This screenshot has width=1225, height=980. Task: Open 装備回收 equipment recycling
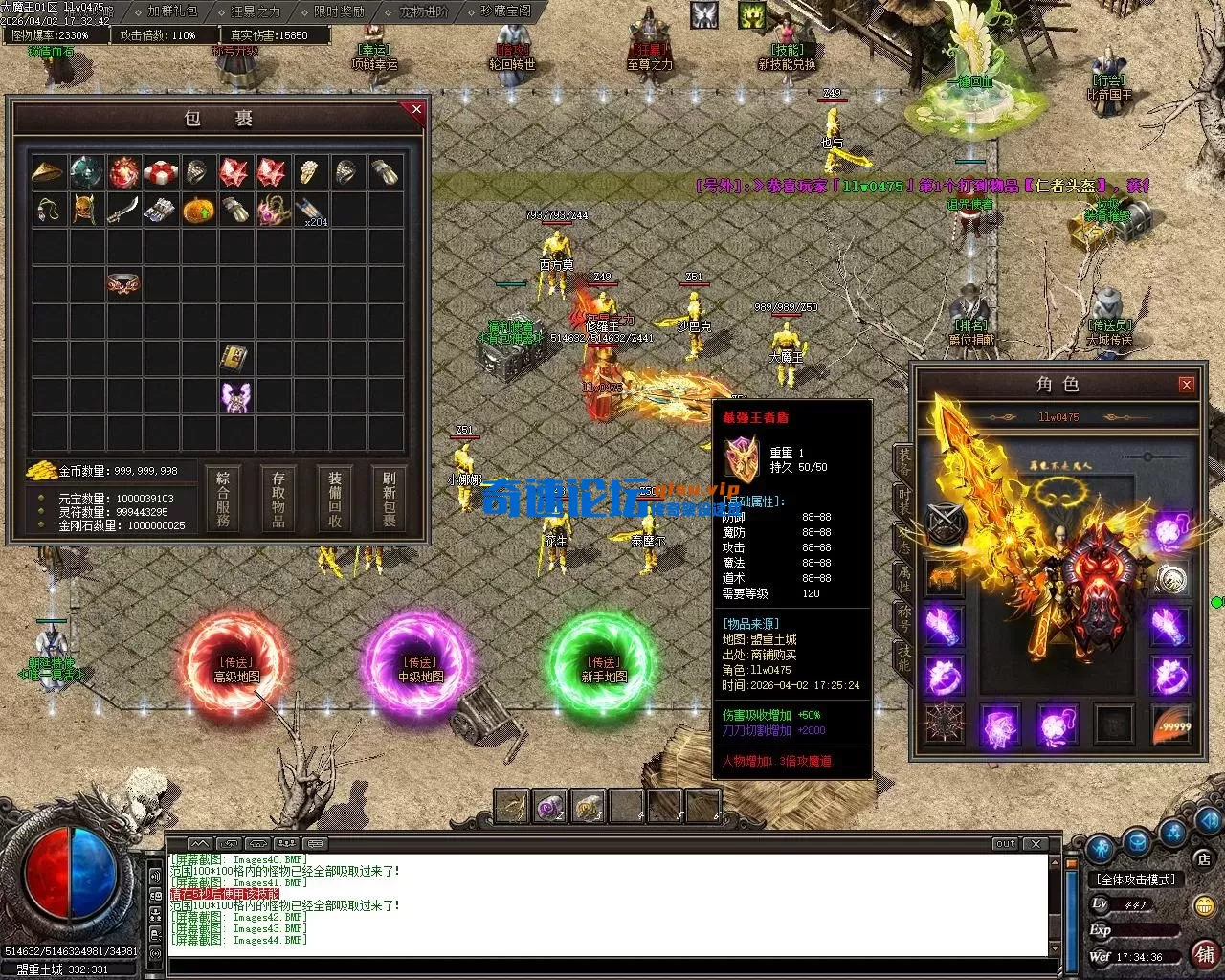(x=335, y=499)
